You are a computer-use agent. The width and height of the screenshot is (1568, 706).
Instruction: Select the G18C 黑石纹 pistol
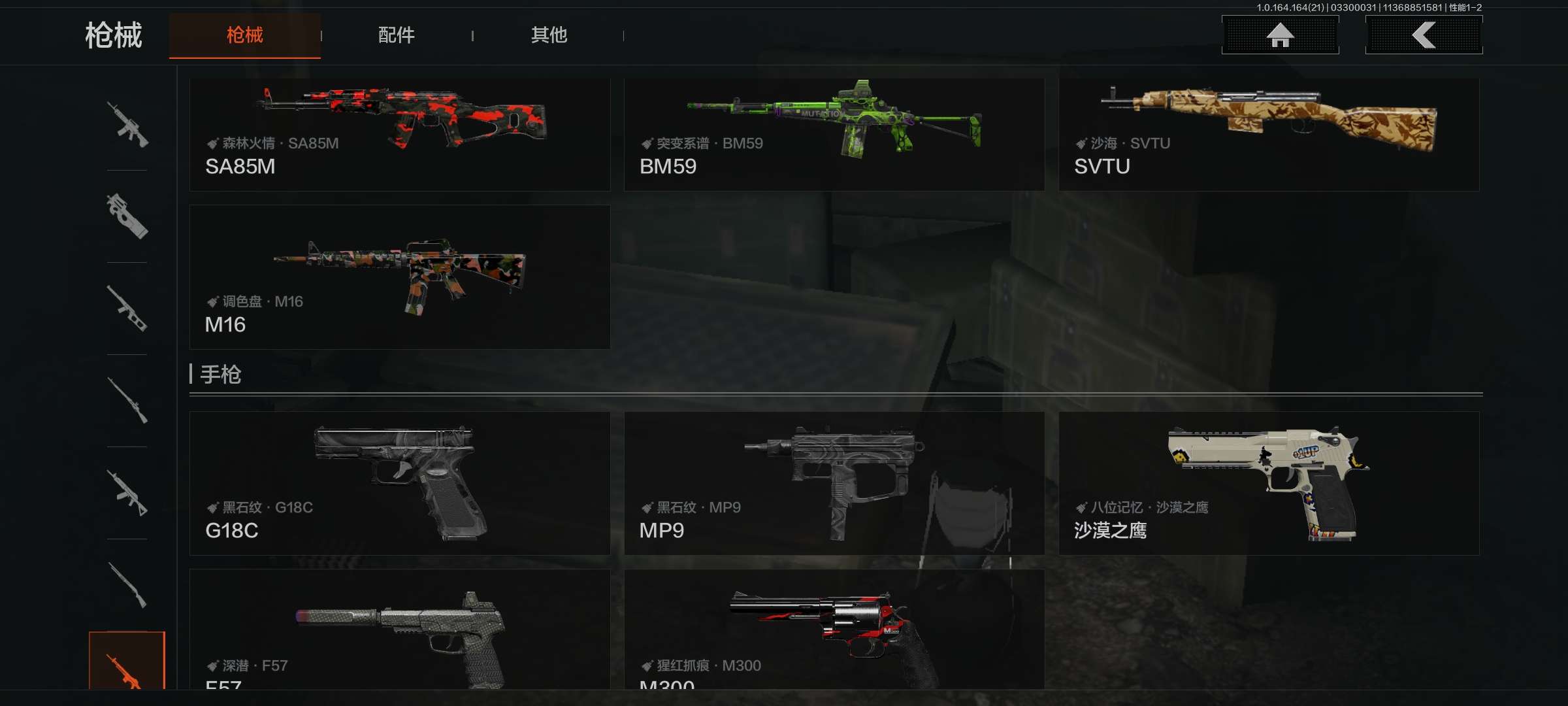(399, 483)
